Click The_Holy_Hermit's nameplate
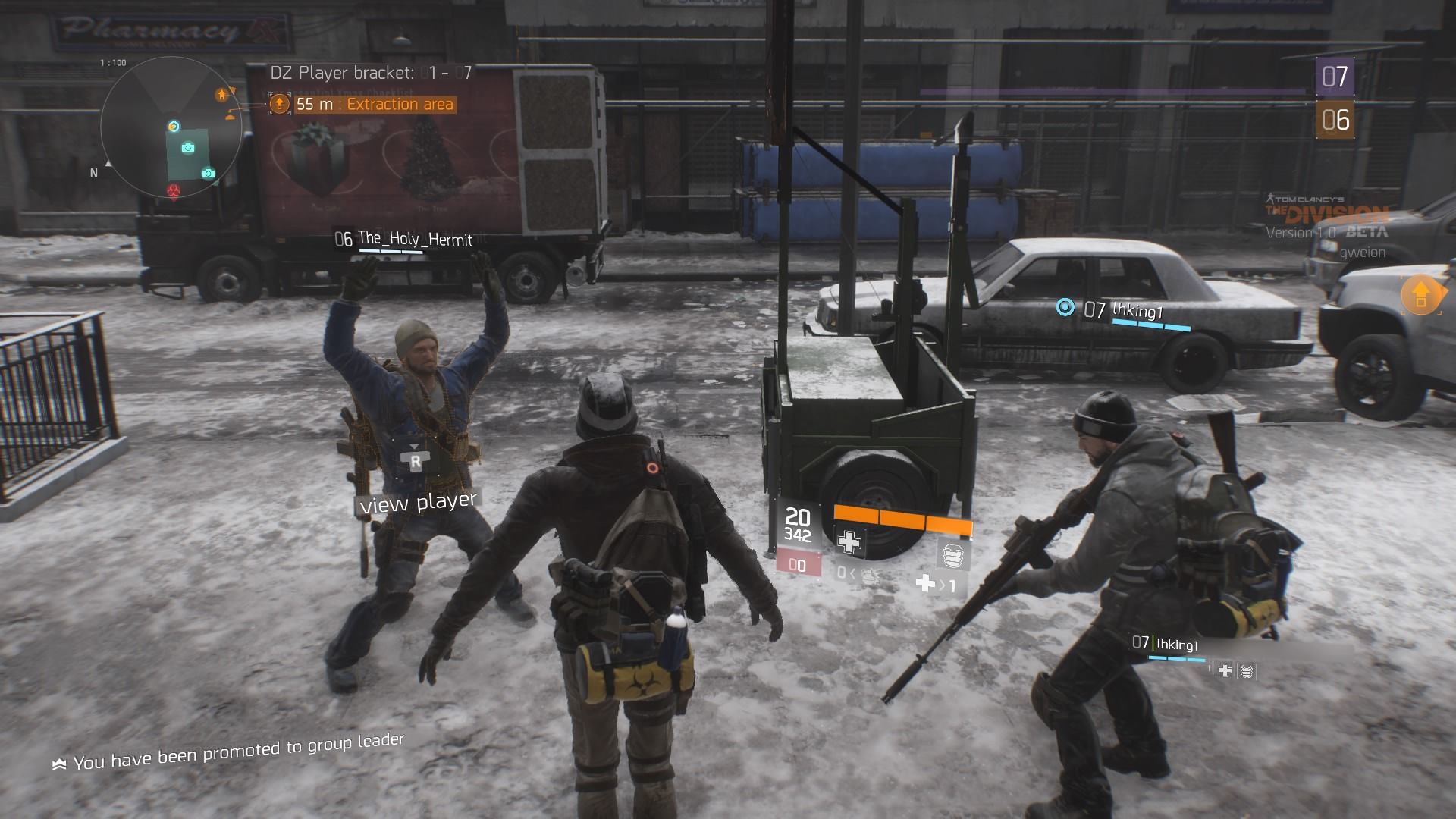This screenshot has height=819, width=1456. click(403, 240)
